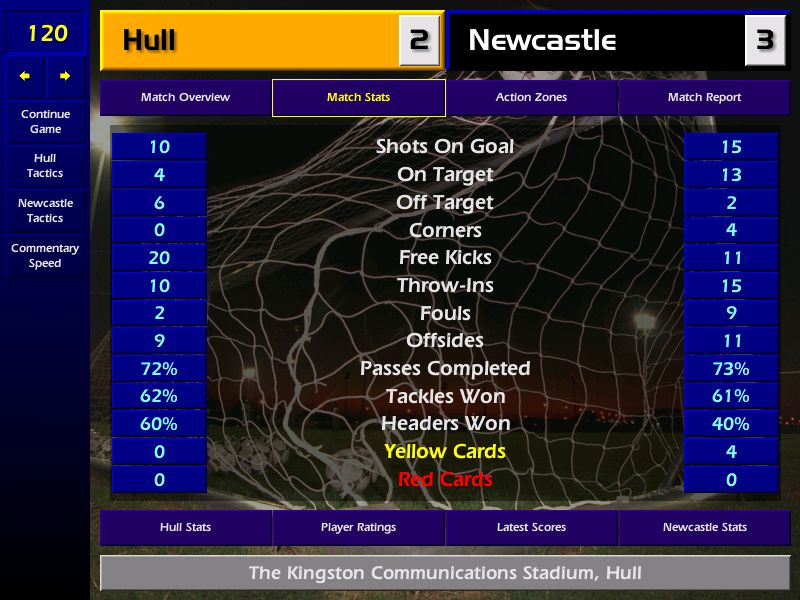Go forward with the right arrow
This screenshot has height=600, width=800.
65,76
